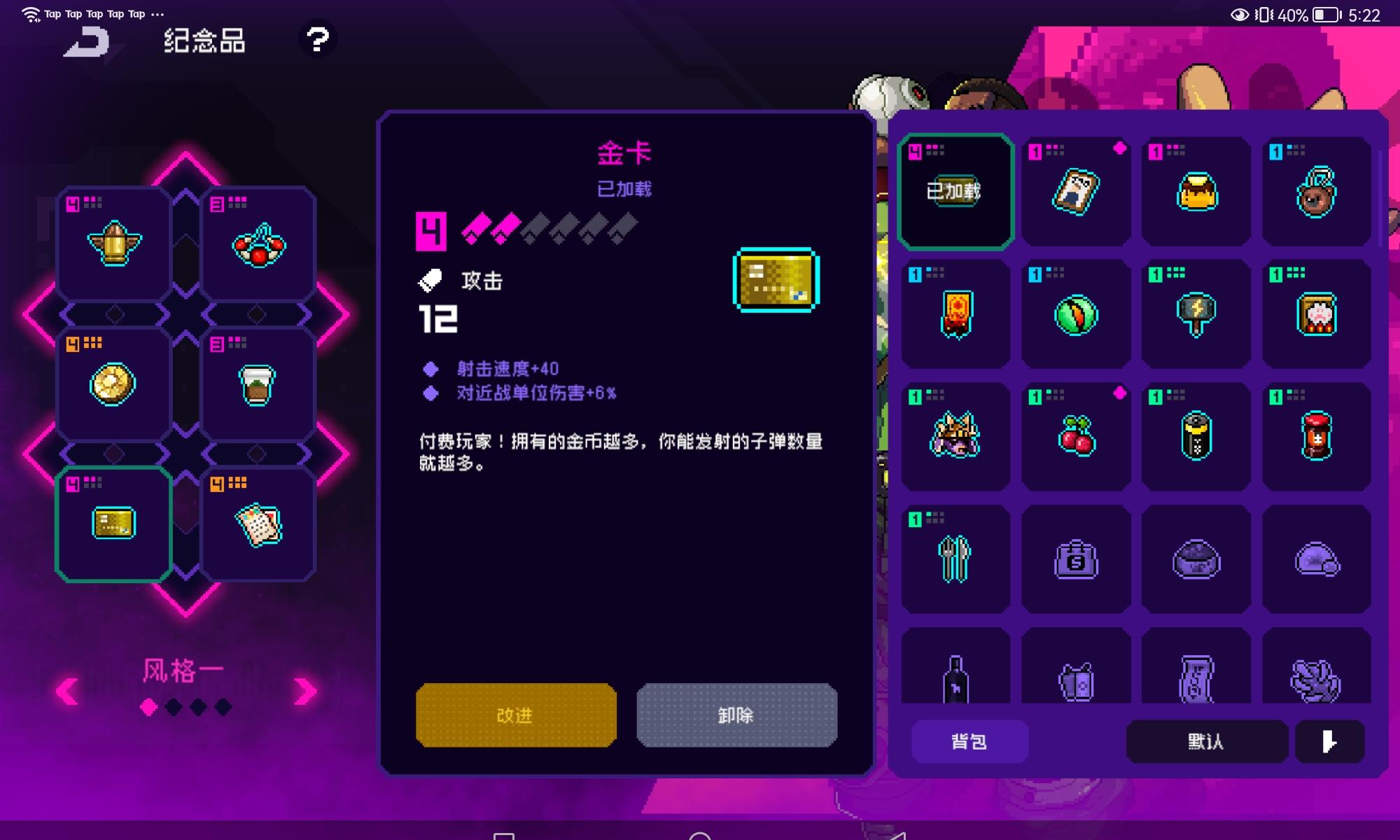Select the bullet souvenir in equipped slots
The width and height of the screenshot is (1400, 840).
112,243
